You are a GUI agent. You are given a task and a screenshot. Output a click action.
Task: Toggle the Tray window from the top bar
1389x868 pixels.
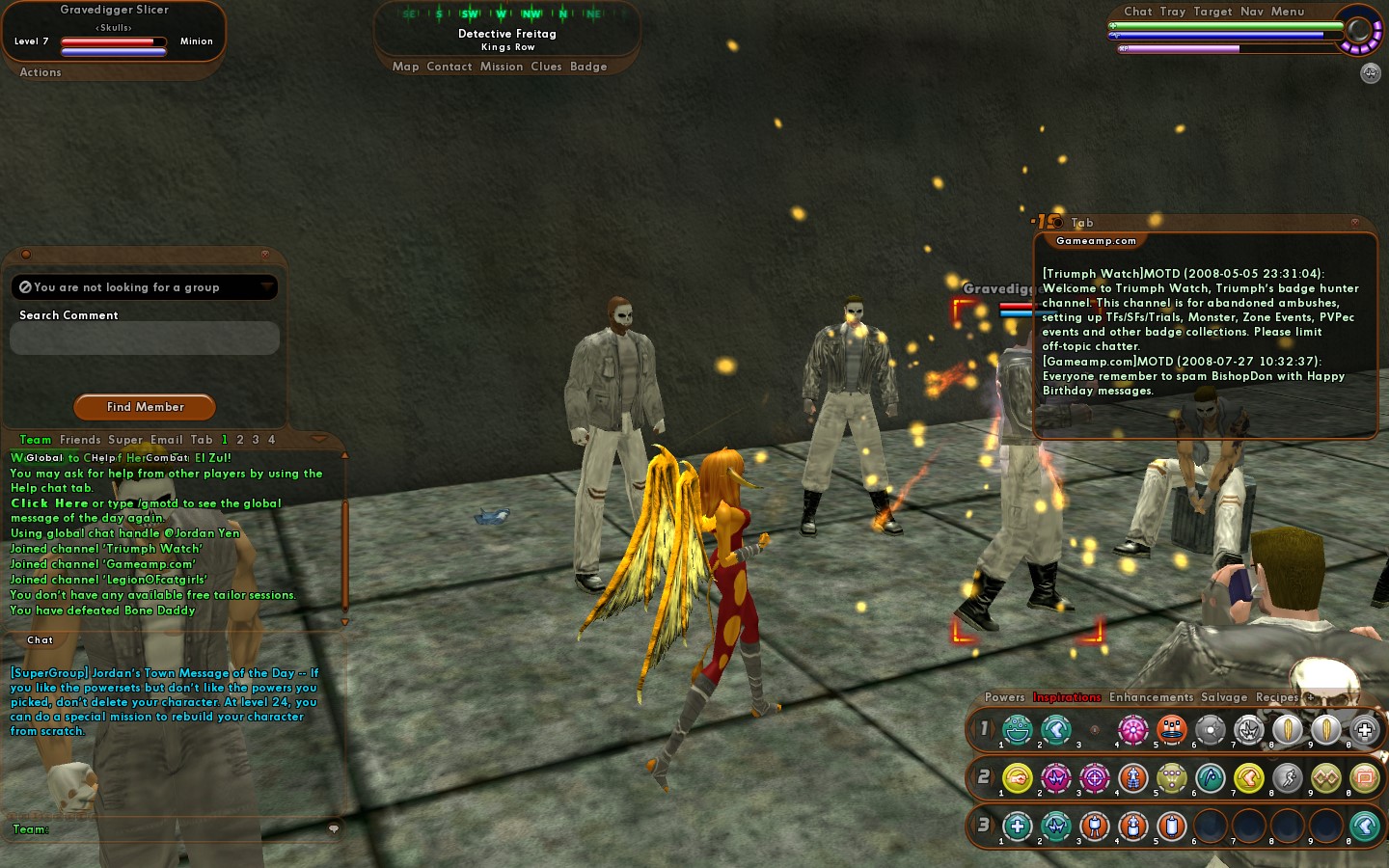(1173, 12)
